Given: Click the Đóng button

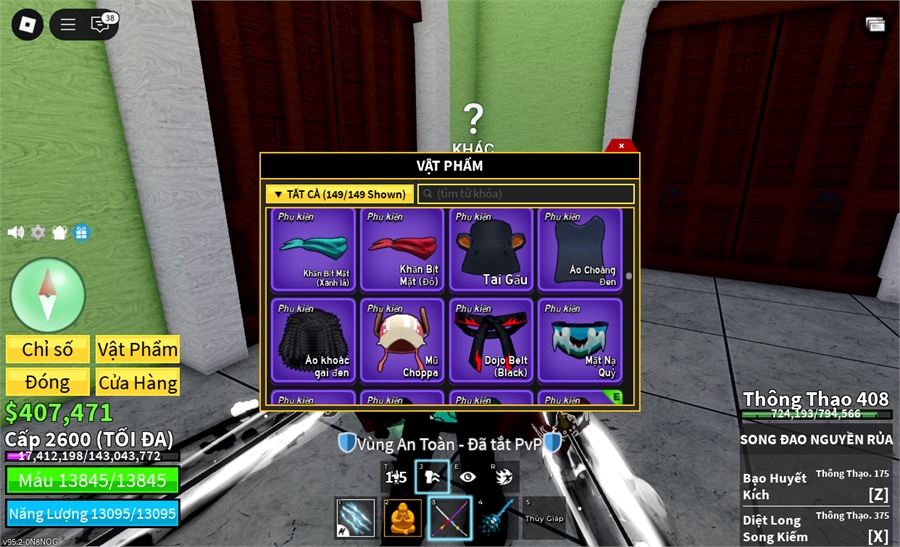Looking at the screenshot, I should [48, 382].
